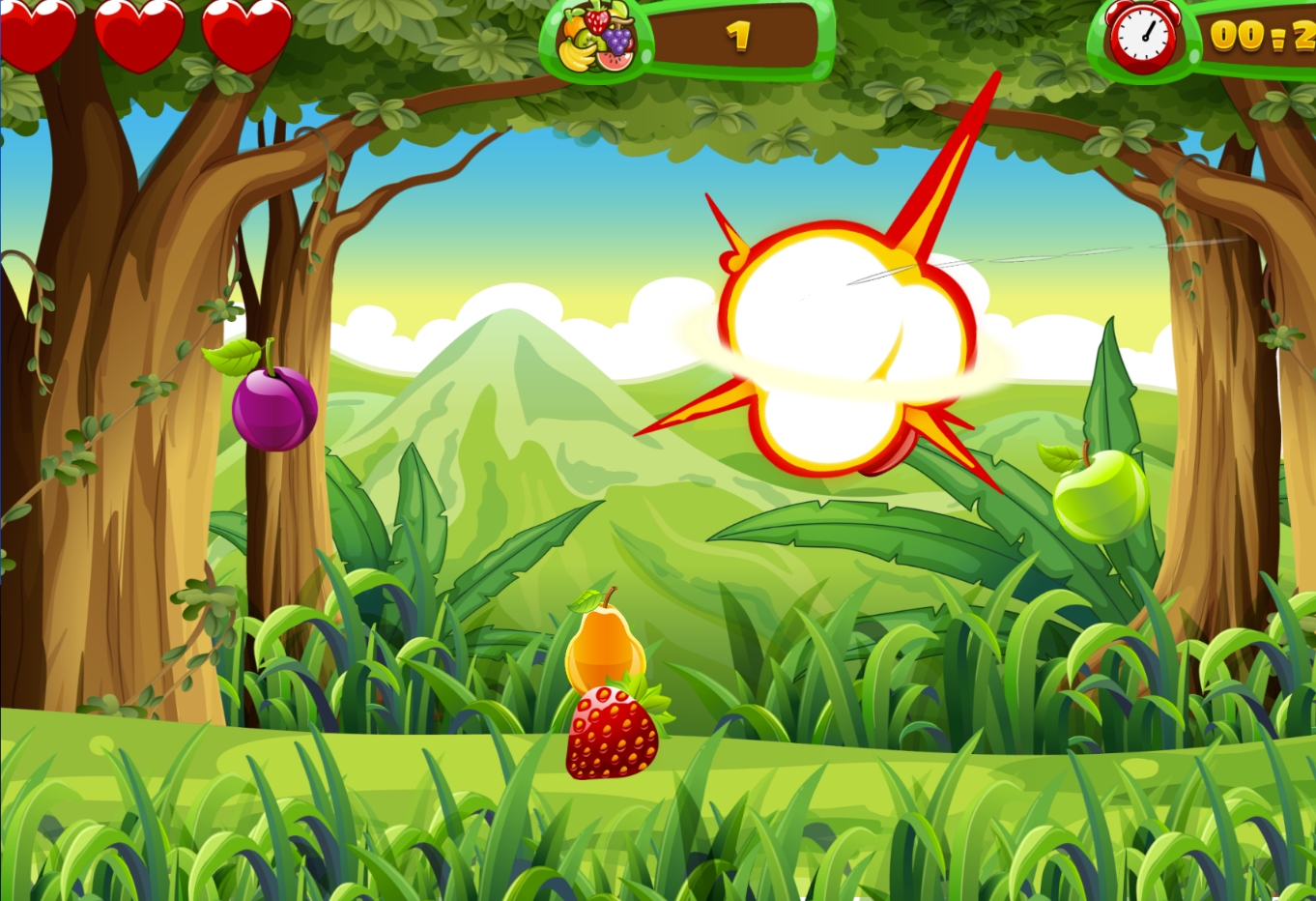
Task: Click the red timer clock icon
Action: tap(1143, 37)
